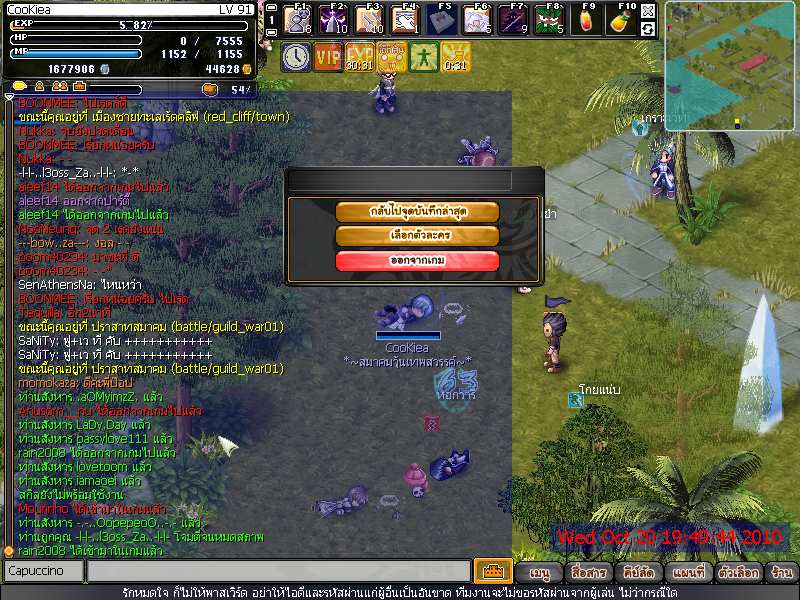Screen dimensions: 800x600
Task: Click the red exit game button (ออกจากเกม)
Action: point(417,261)
